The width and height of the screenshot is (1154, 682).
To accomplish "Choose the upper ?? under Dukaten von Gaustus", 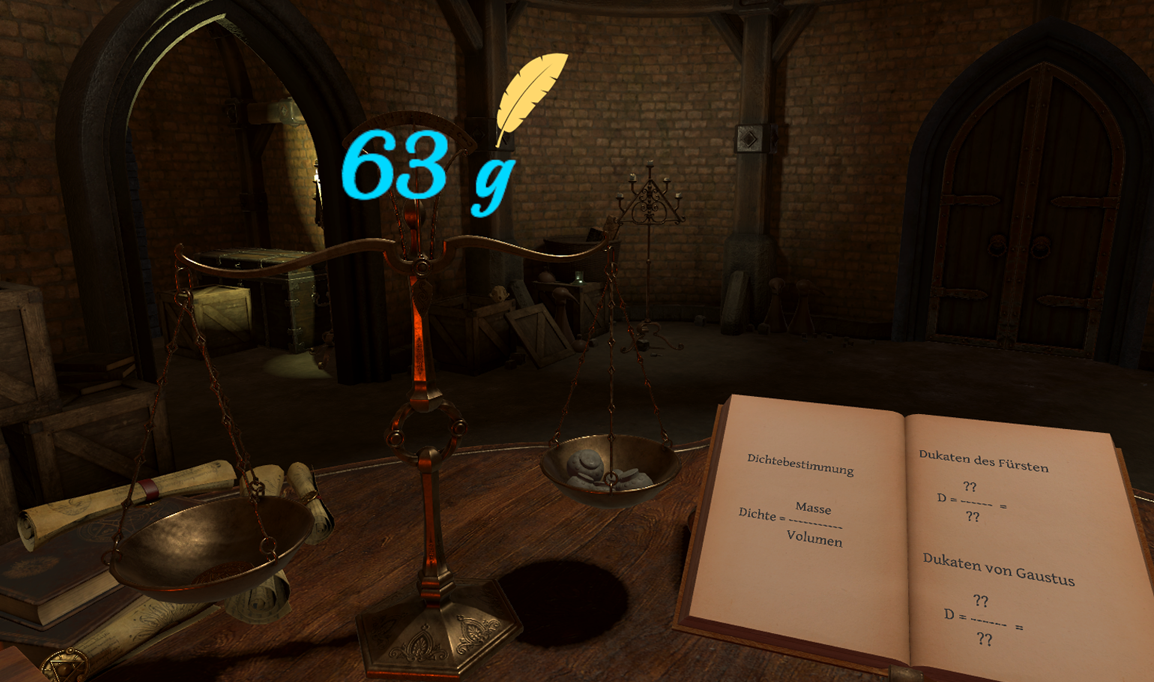I will pos(980,601).
